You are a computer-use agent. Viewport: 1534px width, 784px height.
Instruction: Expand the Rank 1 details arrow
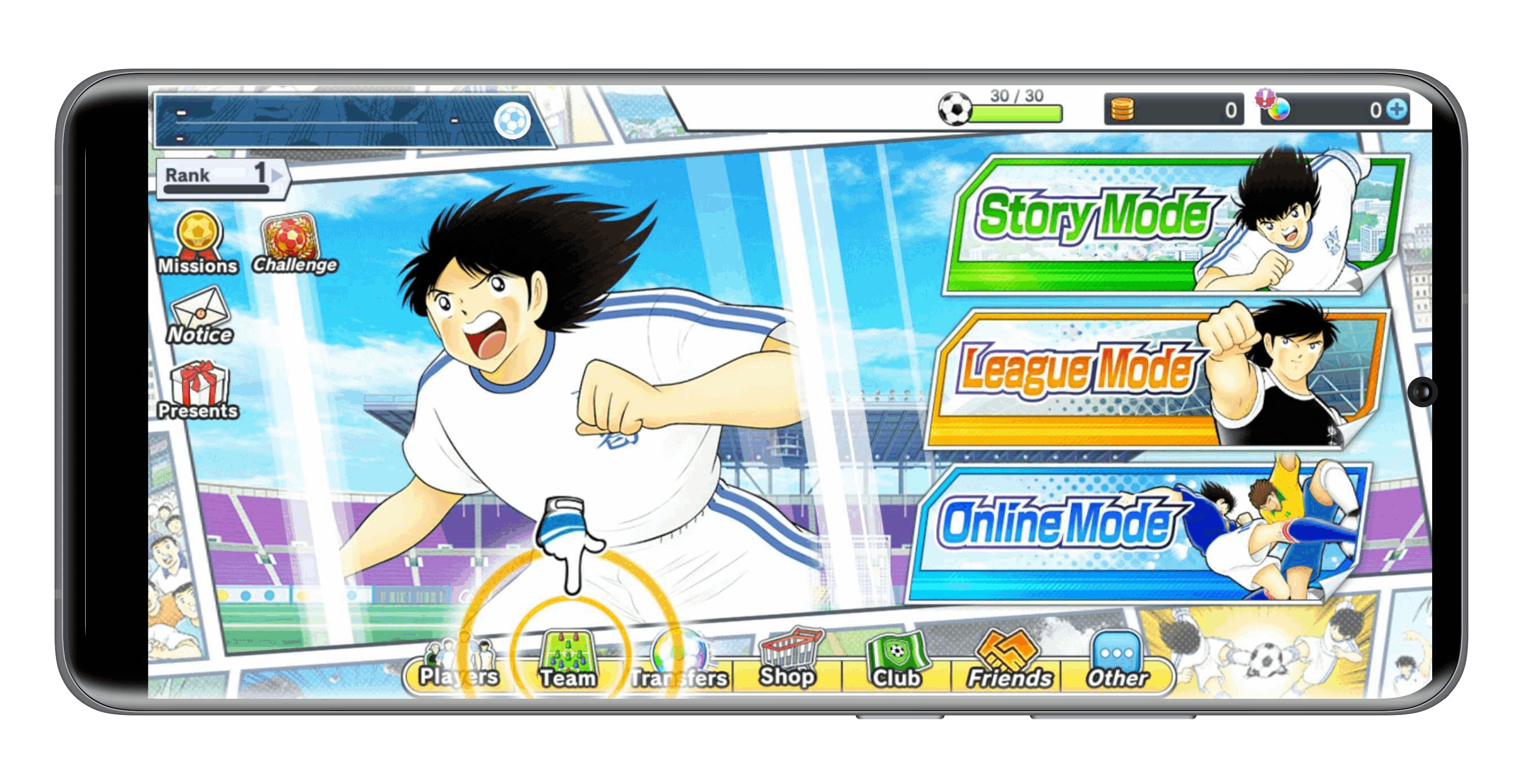pyautogui.click(x=273, y=175)
